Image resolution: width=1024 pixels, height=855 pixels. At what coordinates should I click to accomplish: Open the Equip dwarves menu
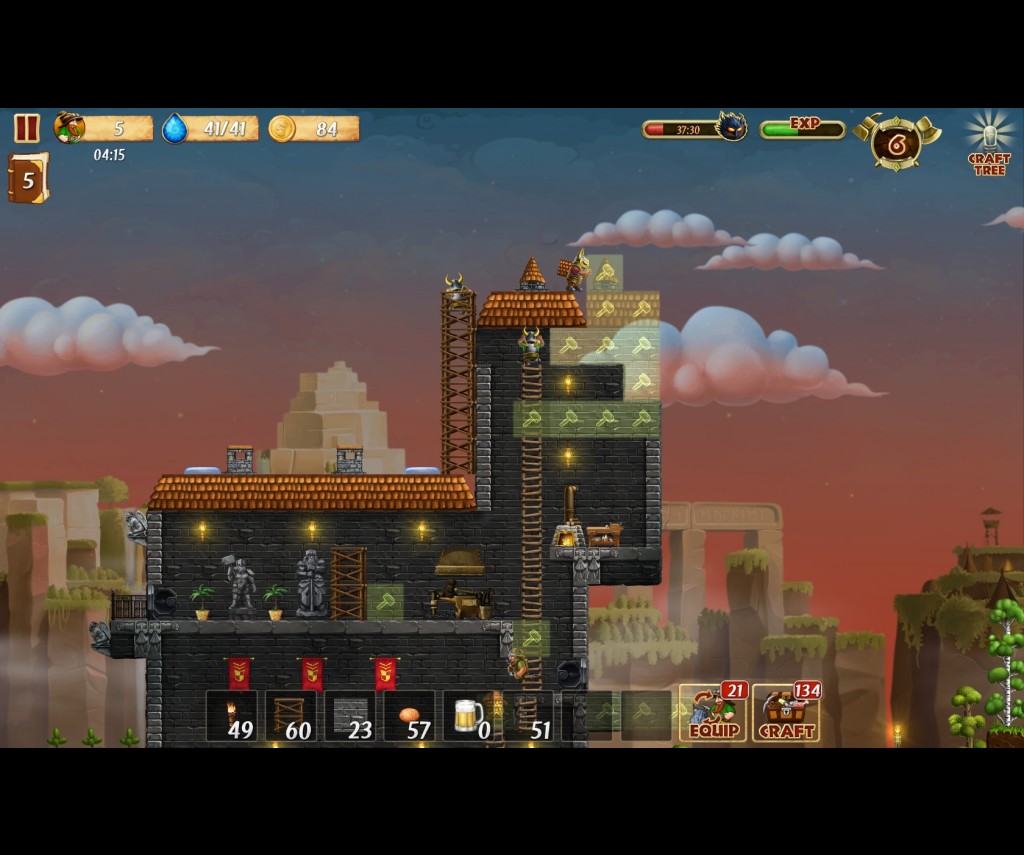[714, 714]
